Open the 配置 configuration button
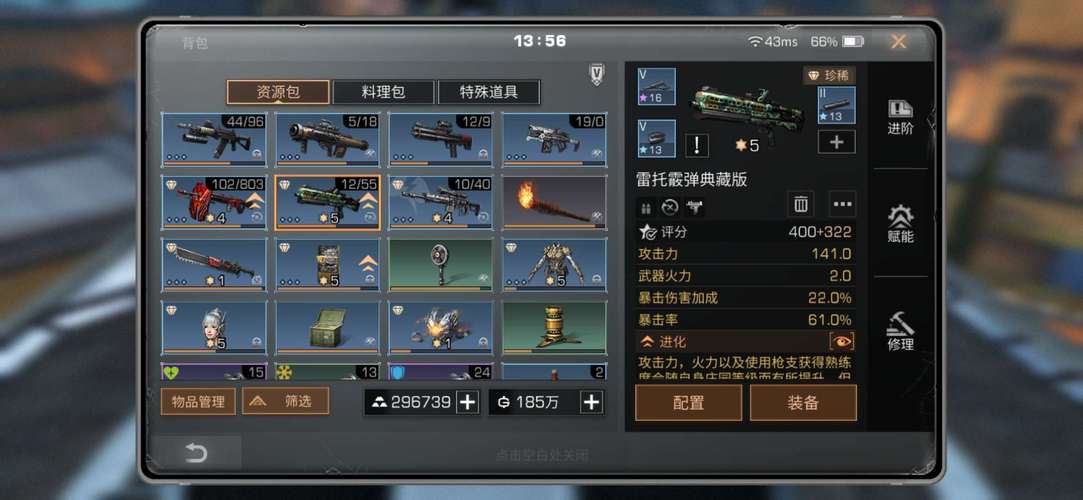 coord(688,403)
